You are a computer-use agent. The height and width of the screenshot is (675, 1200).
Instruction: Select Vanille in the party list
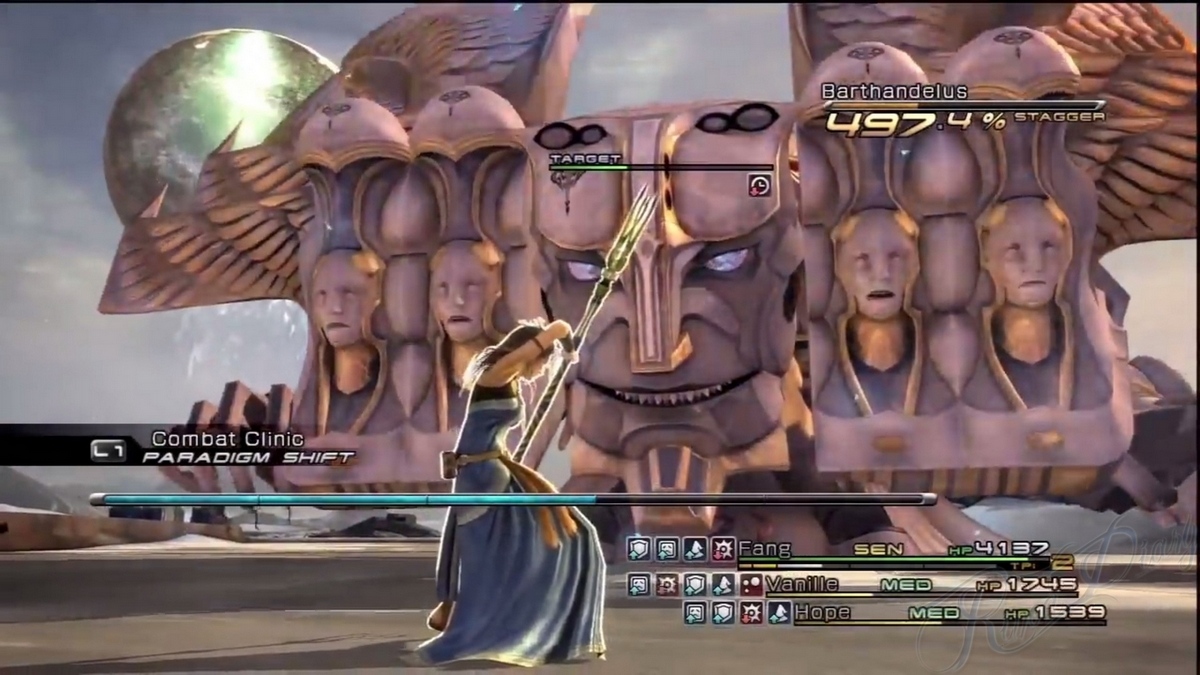(x=802, y=584)
